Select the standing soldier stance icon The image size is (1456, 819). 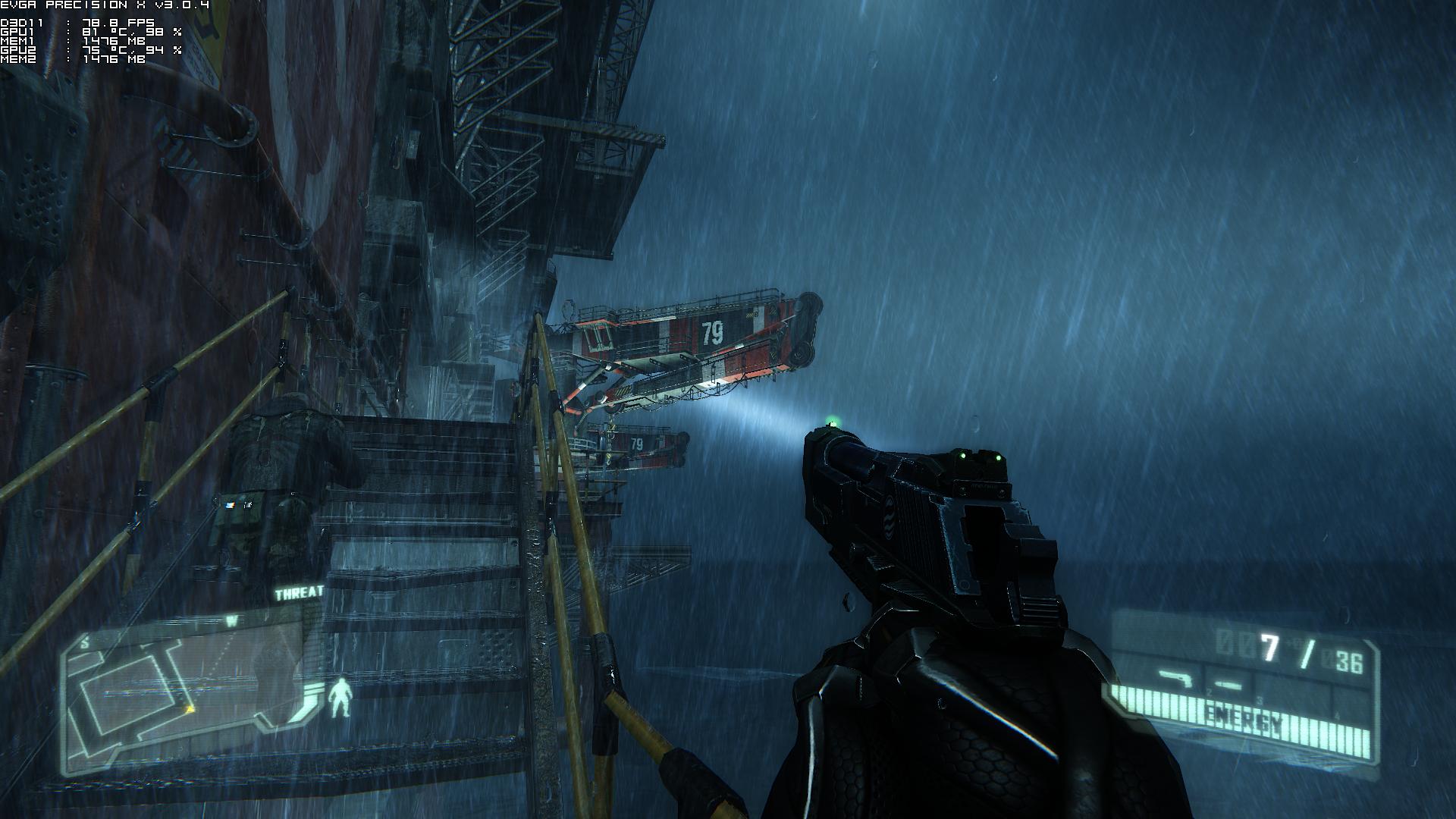(x=340, y=698)
